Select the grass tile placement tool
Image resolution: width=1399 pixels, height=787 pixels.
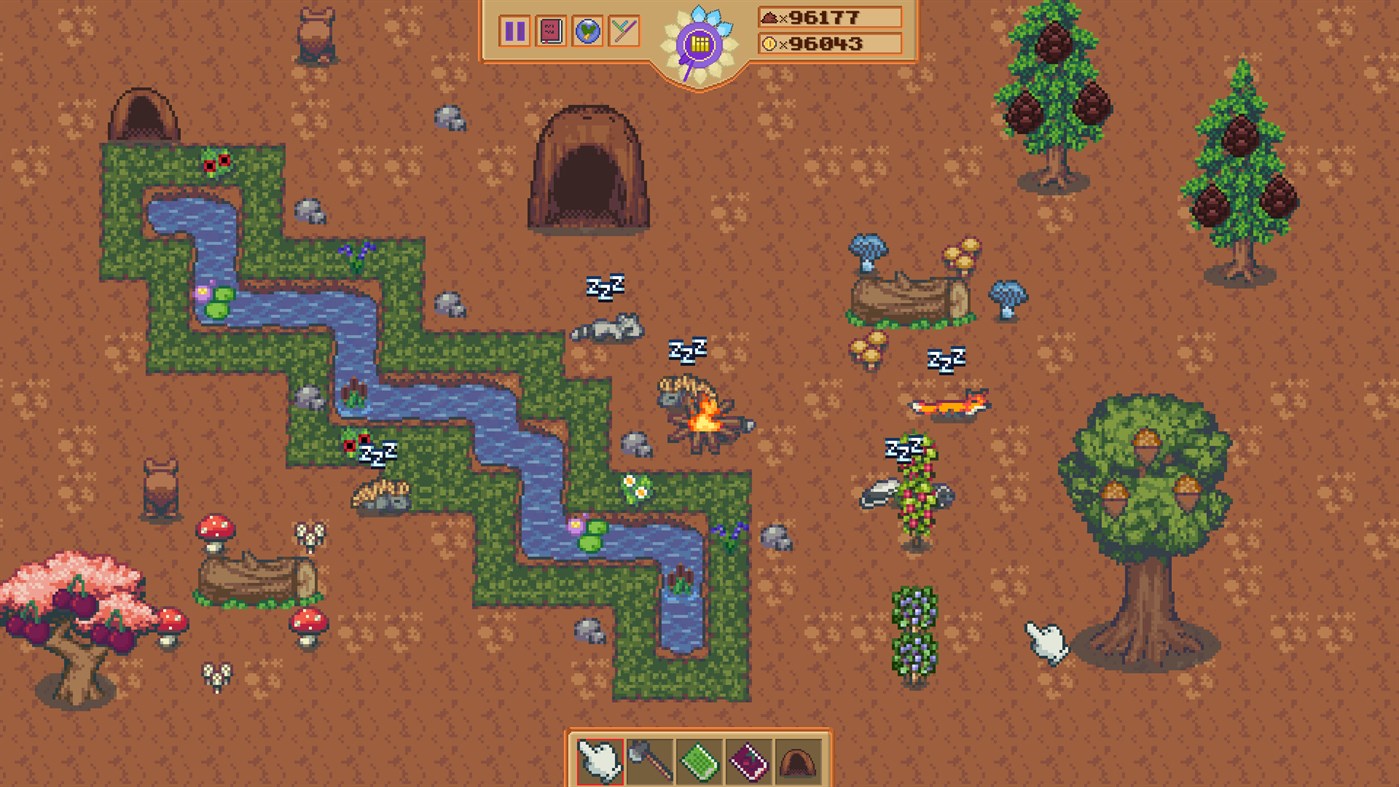click(x=698, y=761)
